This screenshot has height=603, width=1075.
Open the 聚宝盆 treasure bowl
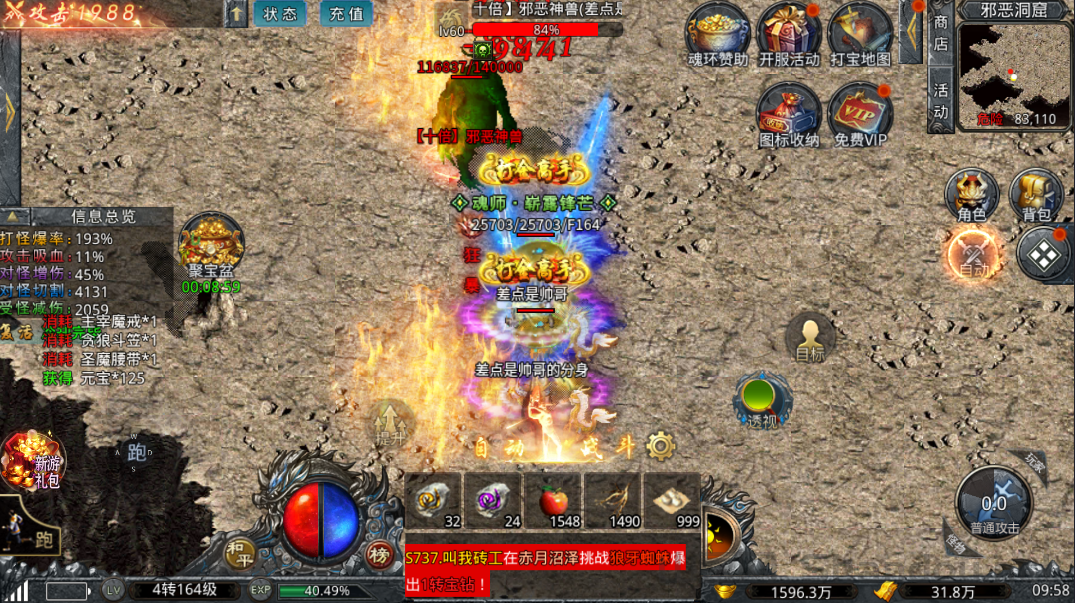click(x=211, y=246)
